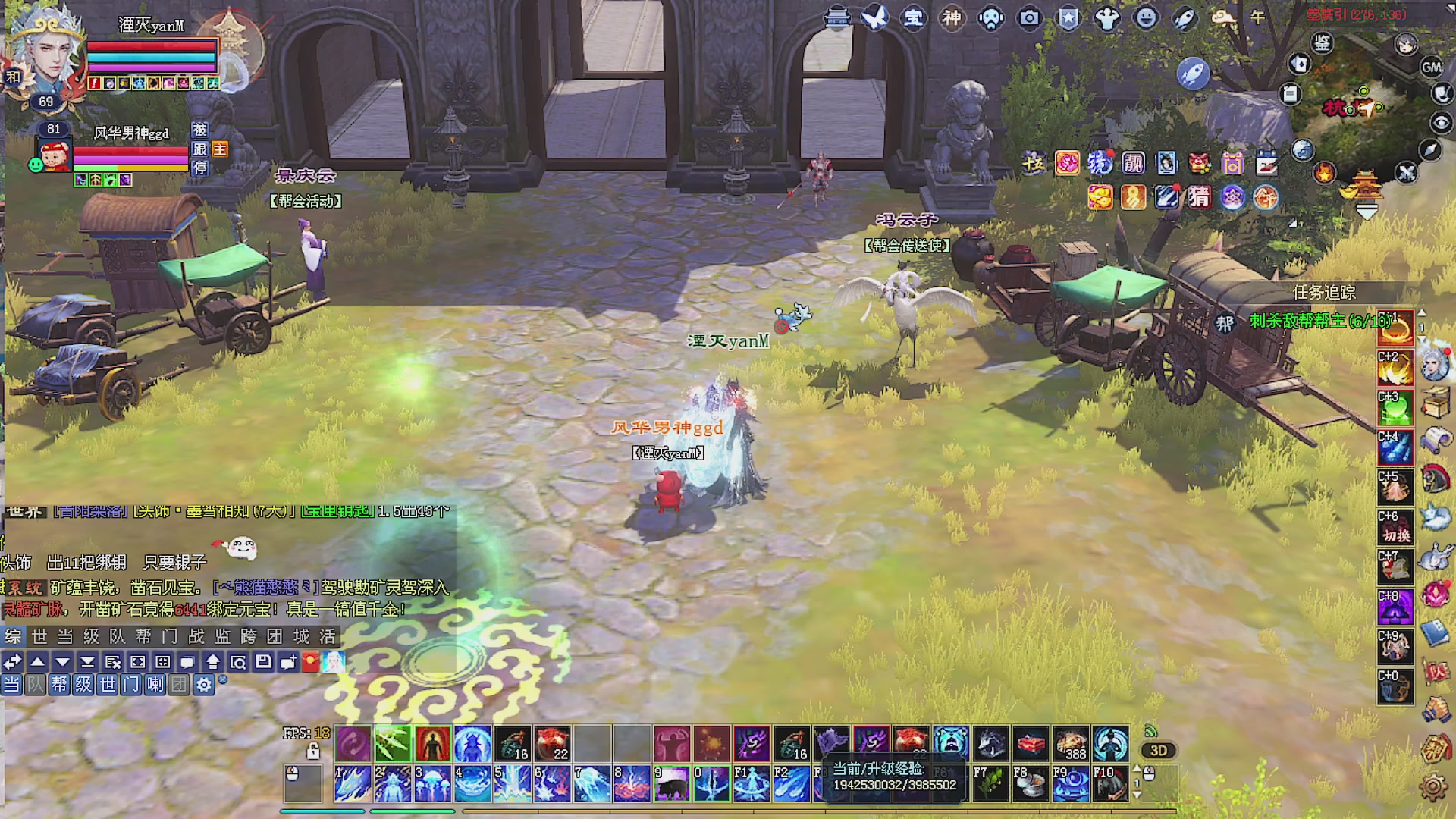
Task: Select the quest tracker entry 刺杀敌帮帮主
Action: click(x=1319, y=322)
